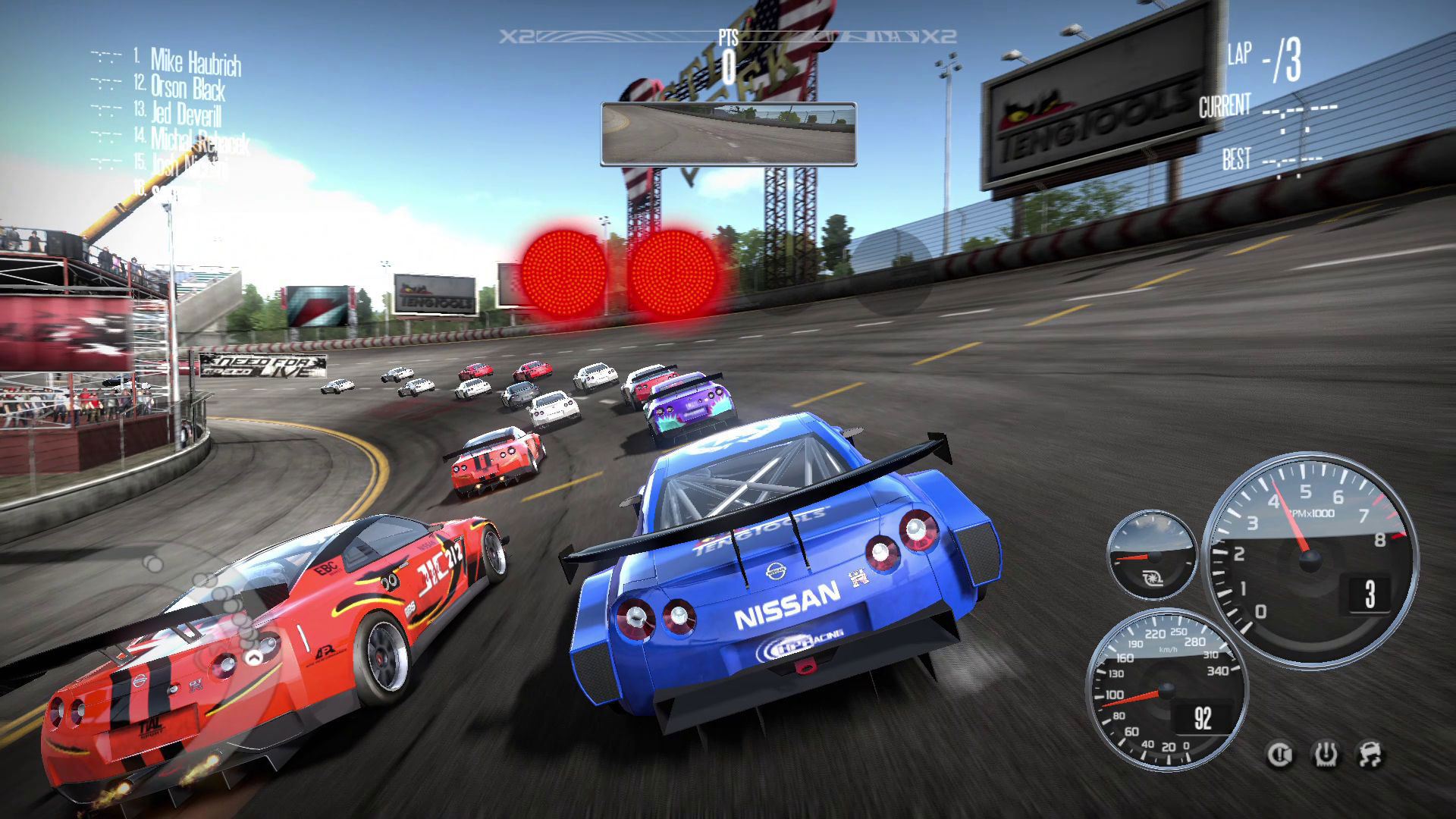Image resolution: width=1456 pixels, height=819 pixels.
Task: Pick the Orson Black leaderboard row
Action: point(187,87)
